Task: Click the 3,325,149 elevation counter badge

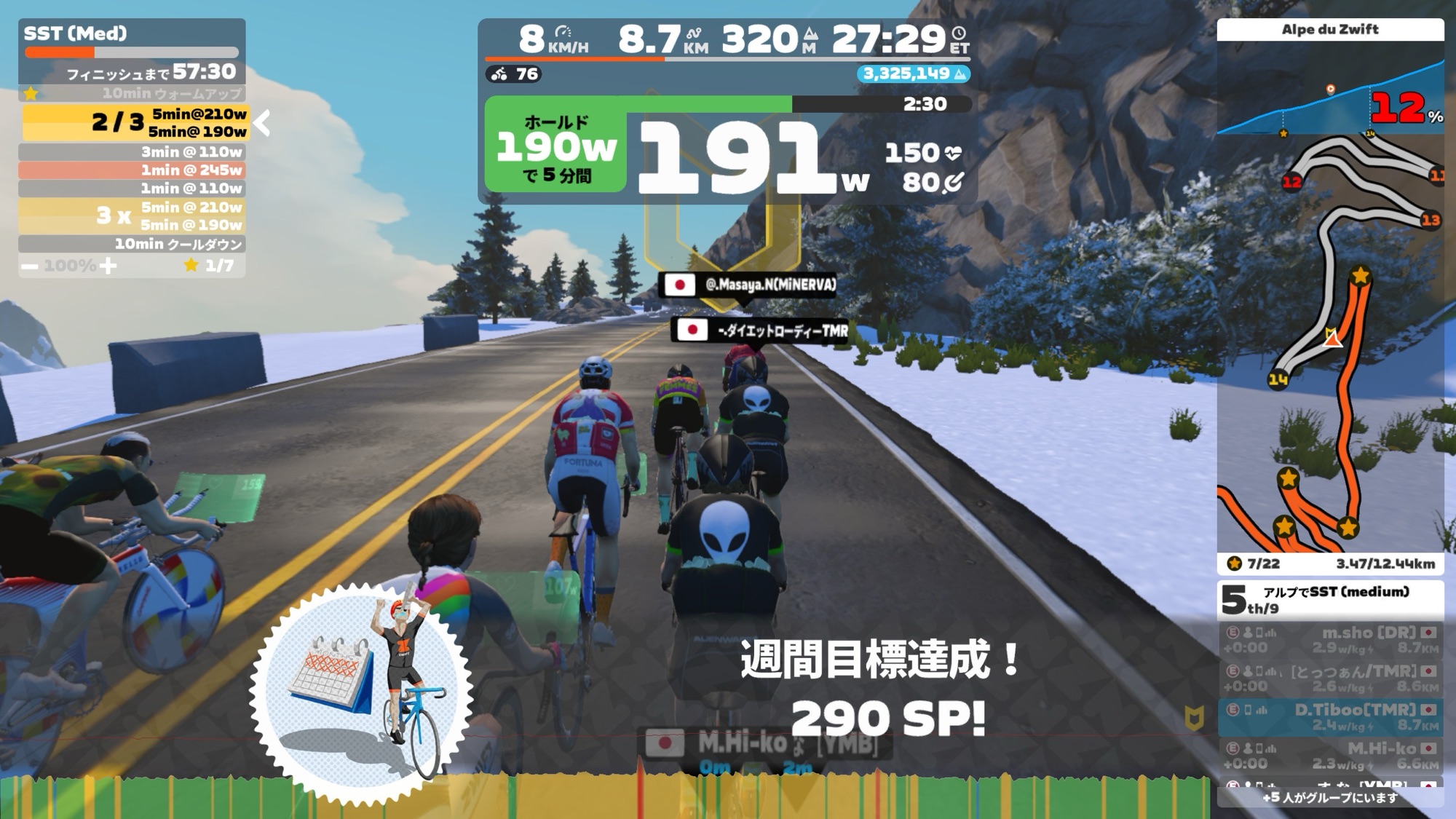Action: click(914, 74)
